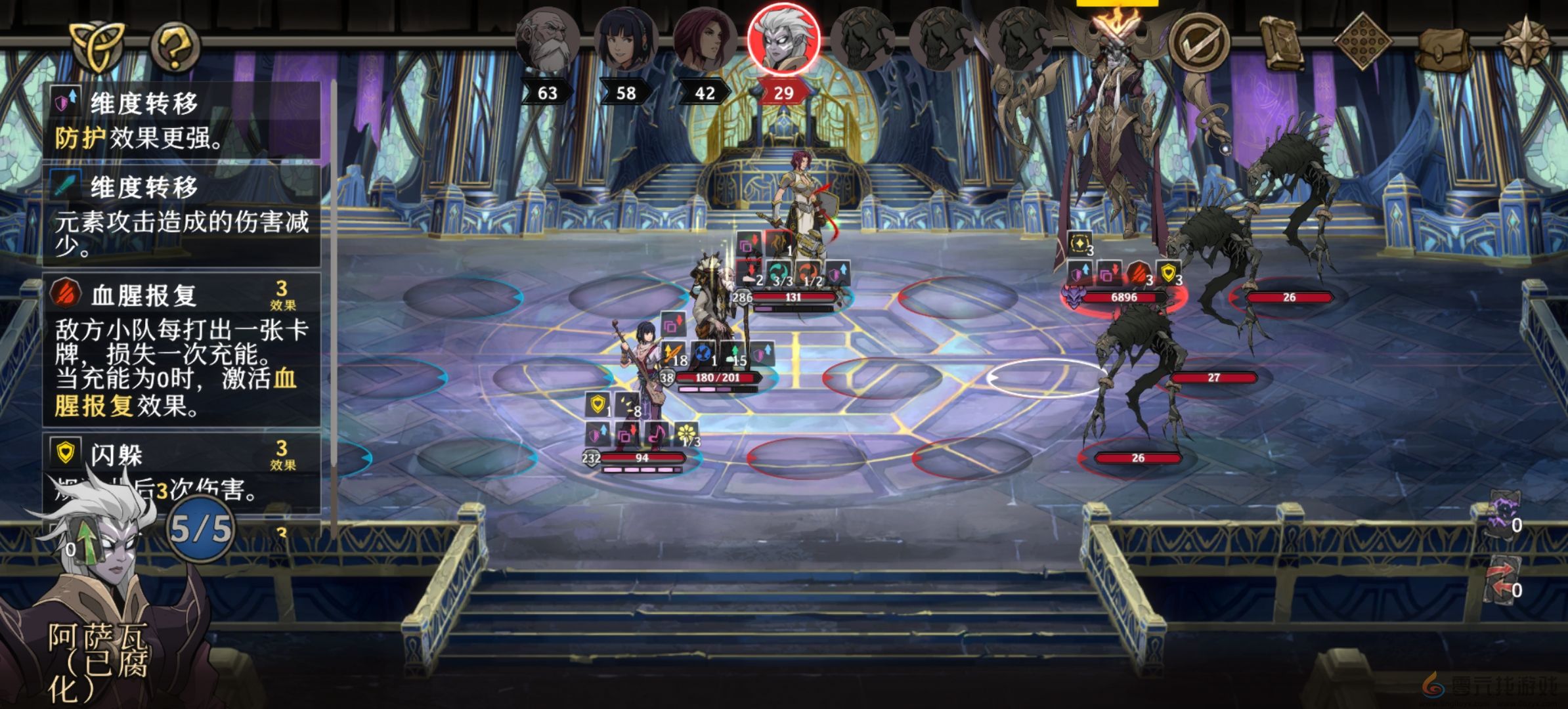The height and width of the screenshot is (709, 1568).
Task: Select the red-haired woman turn portrait
Action: [705, 41]
